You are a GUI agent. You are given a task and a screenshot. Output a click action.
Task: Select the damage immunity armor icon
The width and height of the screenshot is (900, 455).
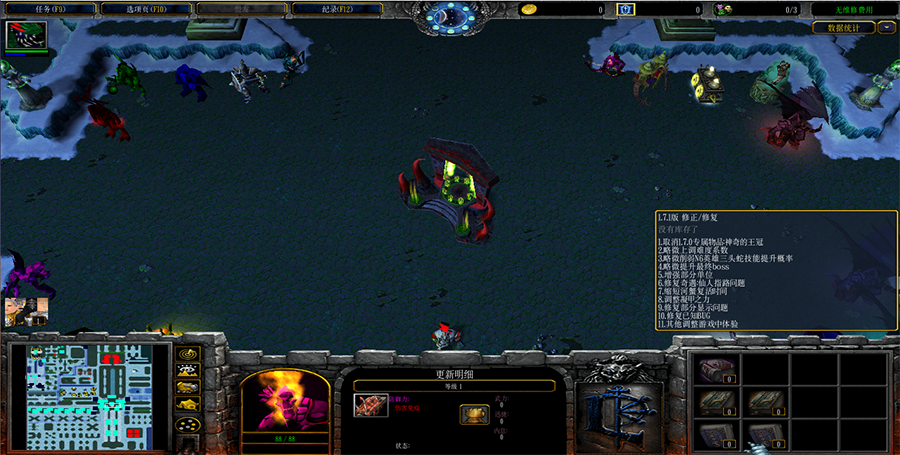[x=370, y=405]
